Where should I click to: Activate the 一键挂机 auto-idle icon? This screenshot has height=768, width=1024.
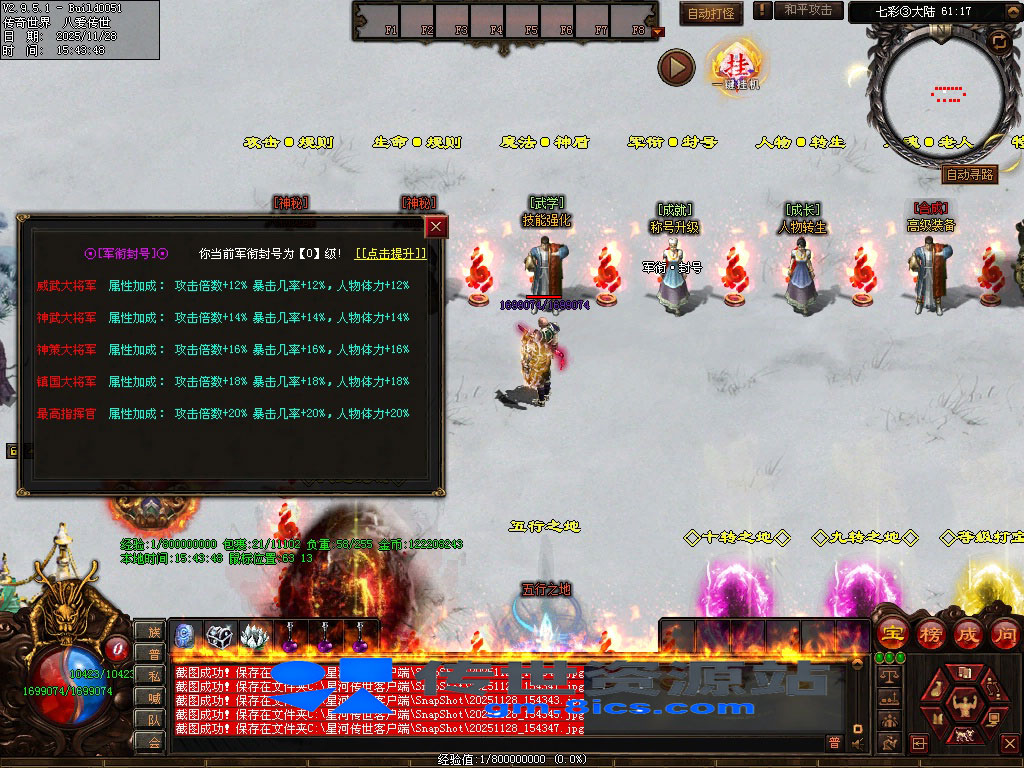pos(733,66)
